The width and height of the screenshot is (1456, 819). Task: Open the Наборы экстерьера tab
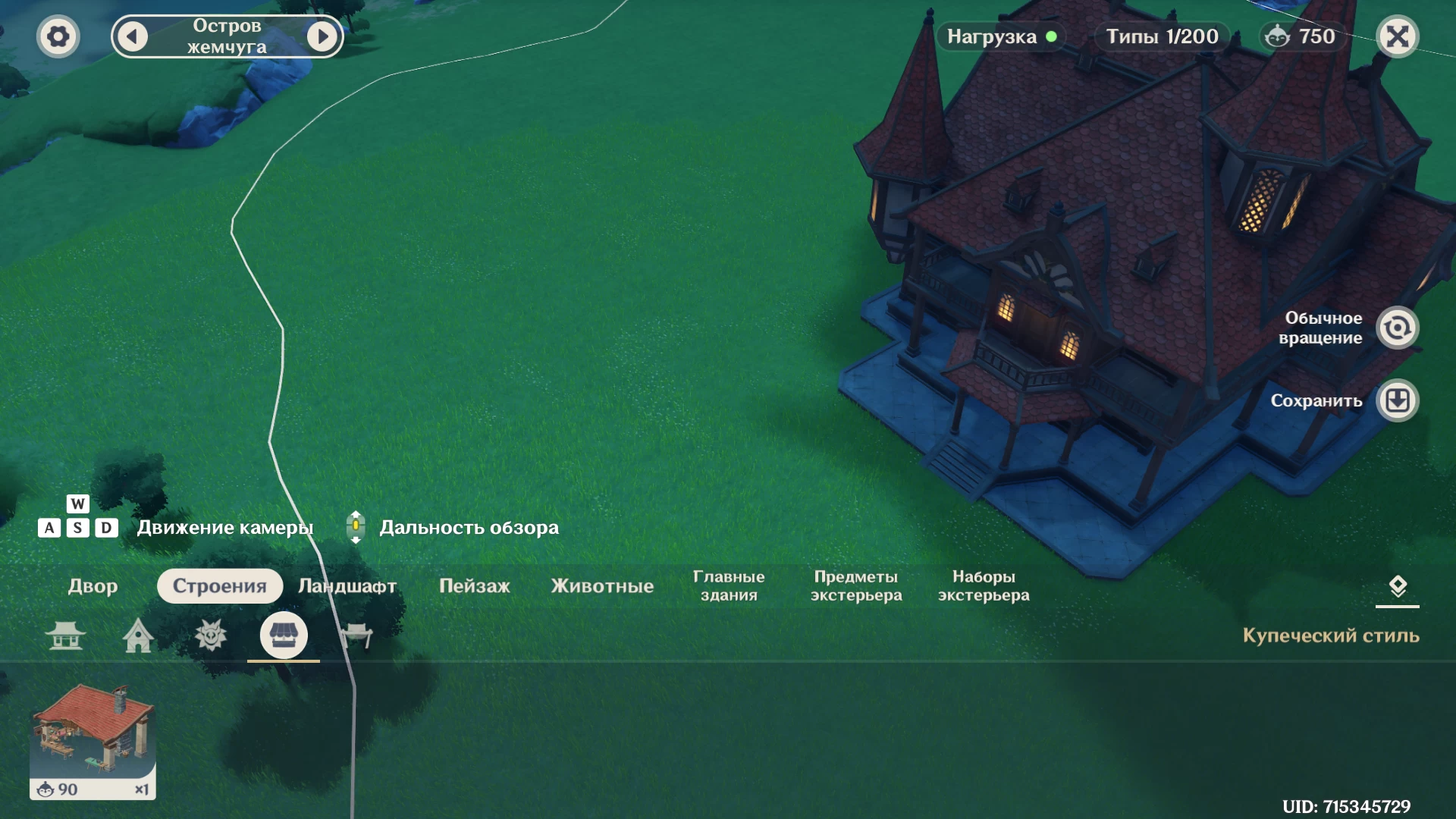tap(984, 586)
